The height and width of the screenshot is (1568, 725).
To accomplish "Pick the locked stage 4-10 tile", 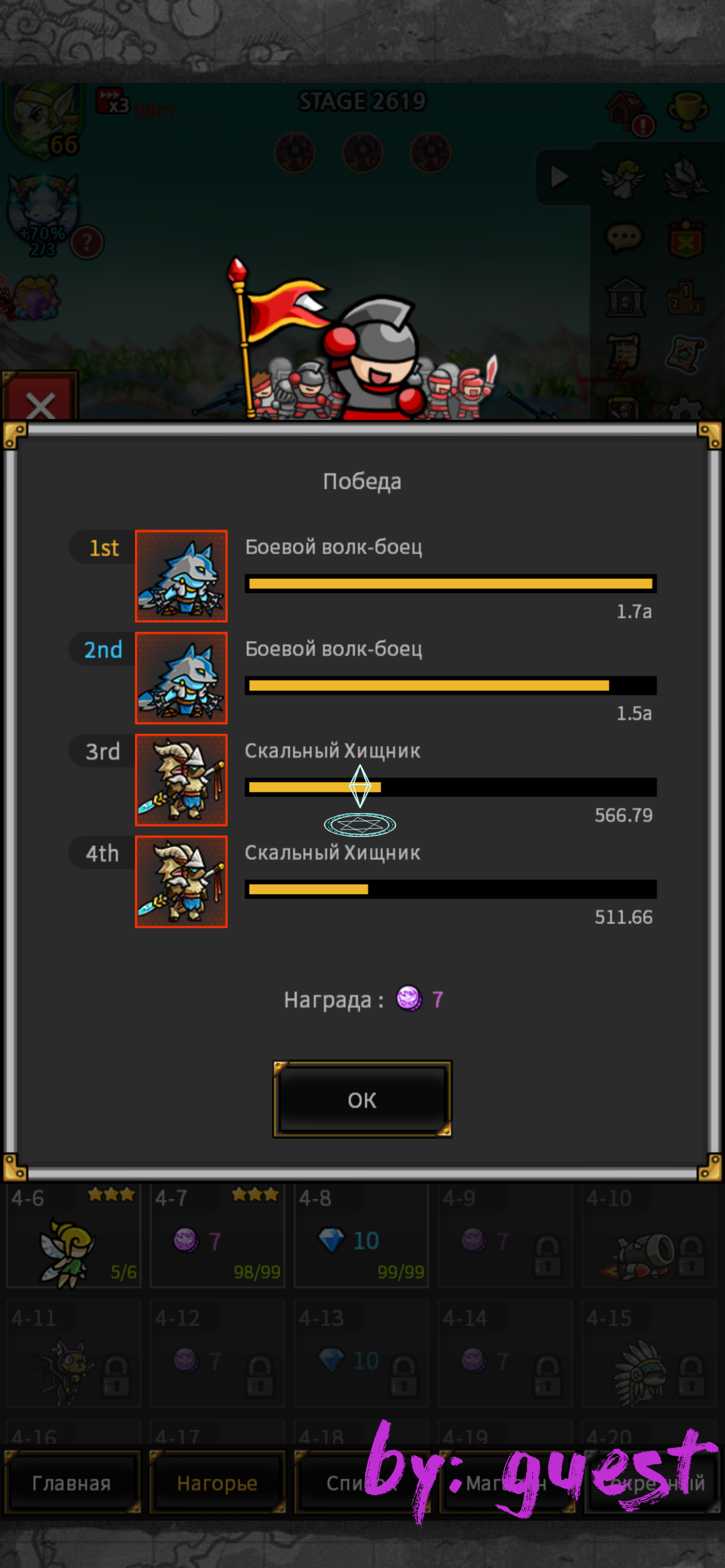I will (x=648, y=1235).
